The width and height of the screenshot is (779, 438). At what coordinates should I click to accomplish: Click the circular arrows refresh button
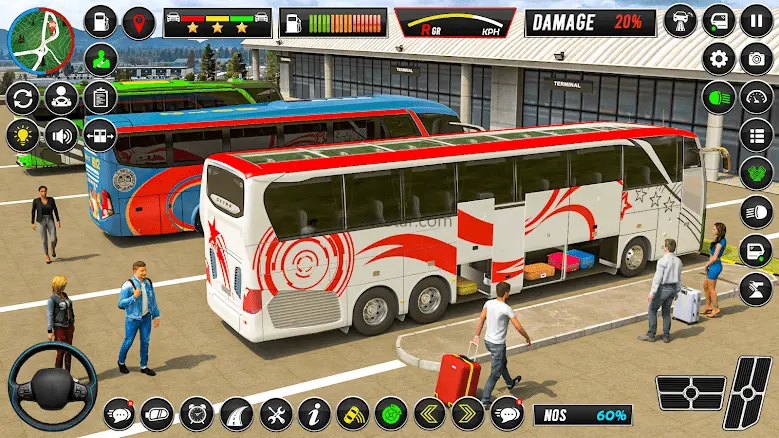click(x=22, y=98)
